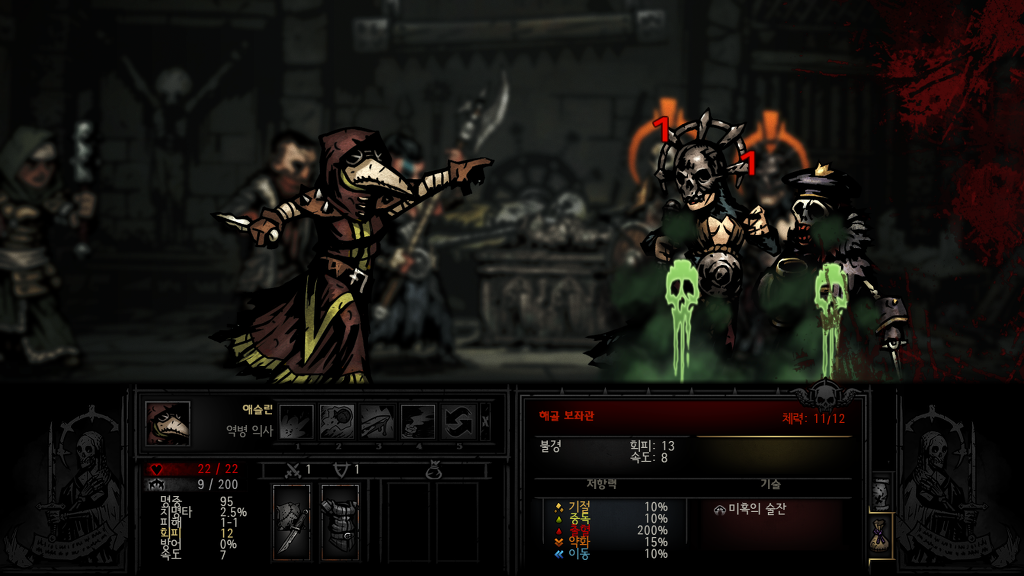Click the Plague Doctor hero portrait

pyautogui.click(x=168, y=423)
